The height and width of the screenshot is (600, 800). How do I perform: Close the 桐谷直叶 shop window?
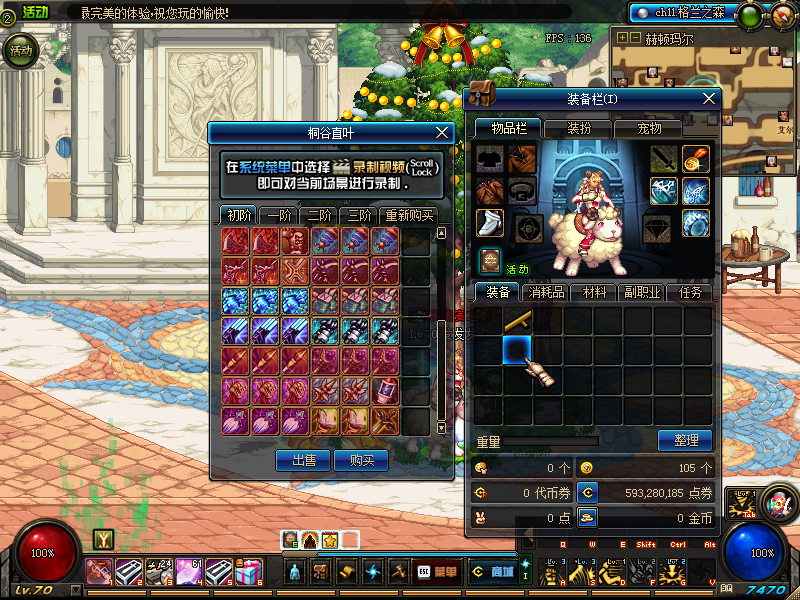(x=443, y=132)
